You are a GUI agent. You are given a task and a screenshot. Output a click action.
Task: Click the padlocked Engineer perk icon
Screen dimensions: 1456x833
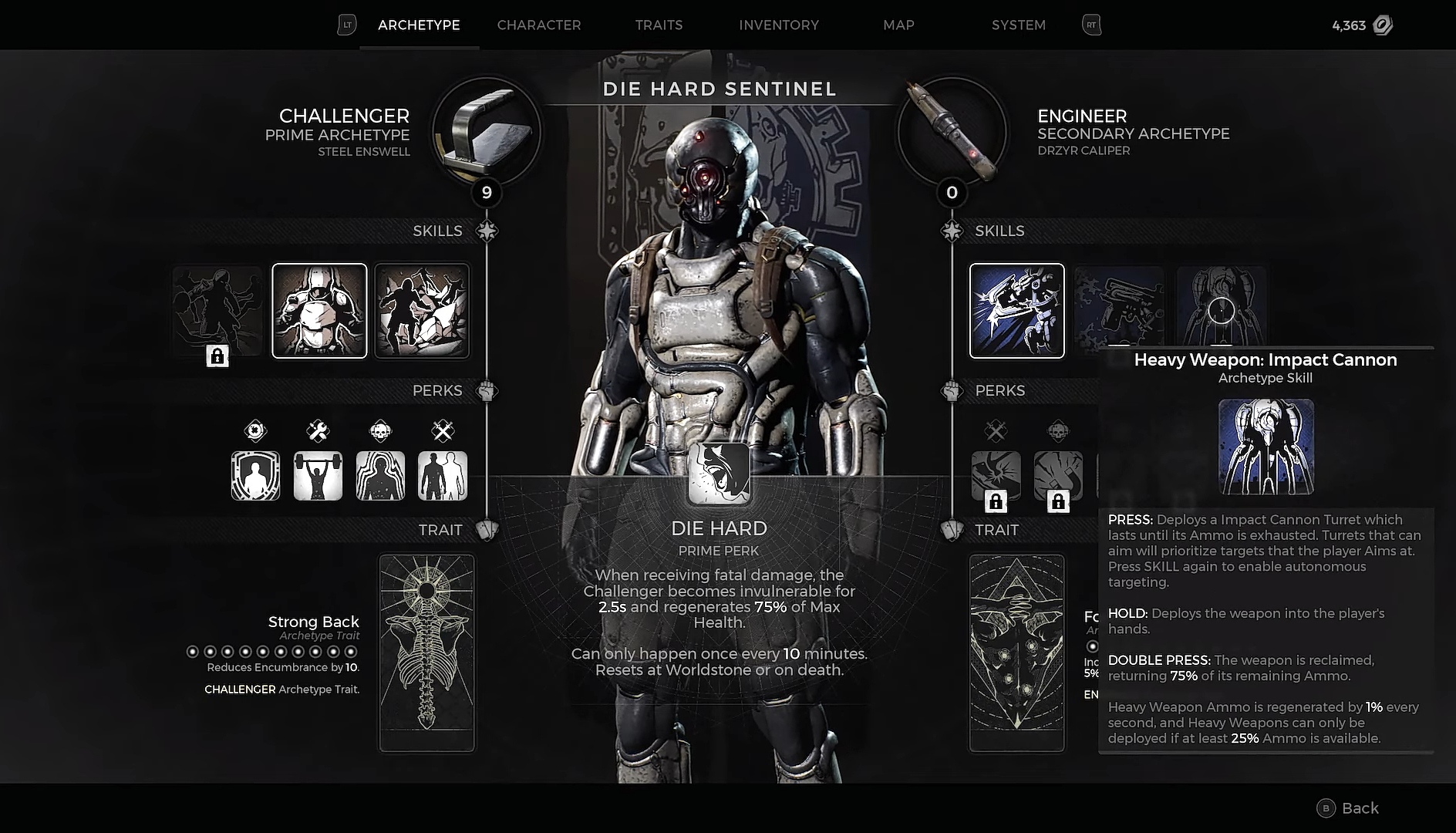[x=996, y=476]
